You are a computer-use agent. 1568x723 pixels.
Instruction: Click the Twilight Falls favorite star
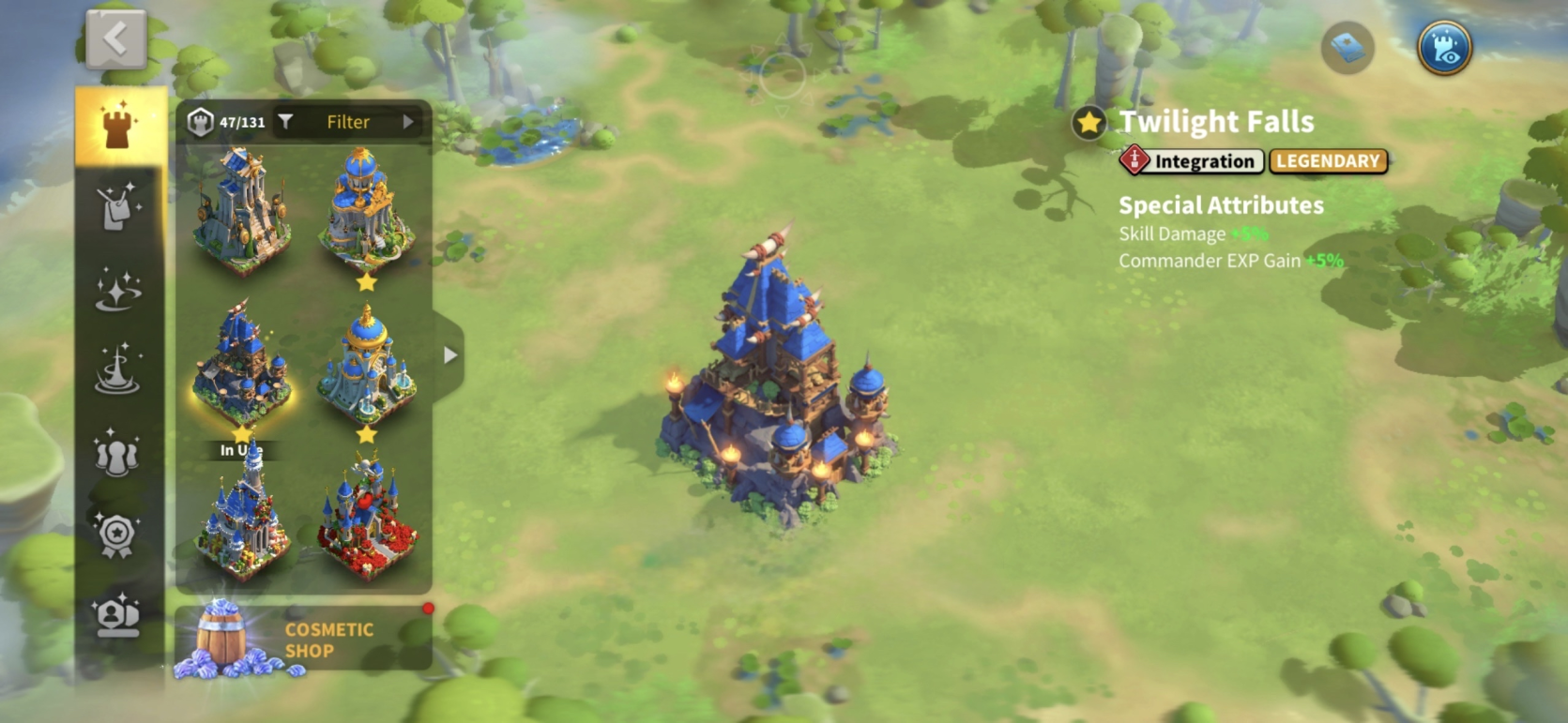coord(1088,123)
